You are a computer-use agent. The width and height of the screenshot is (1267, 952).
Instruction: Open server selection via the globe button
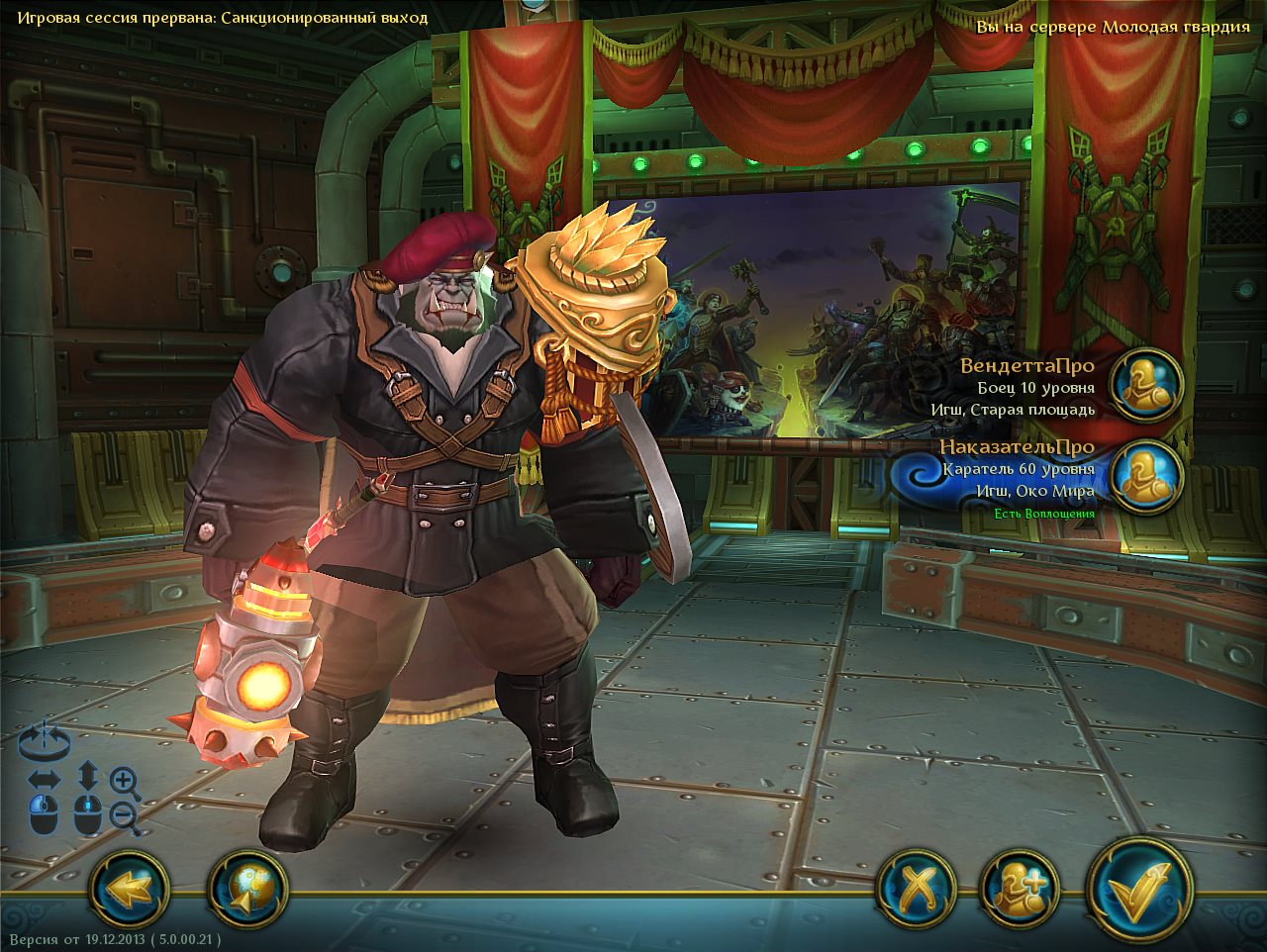(x=247, y=889)
